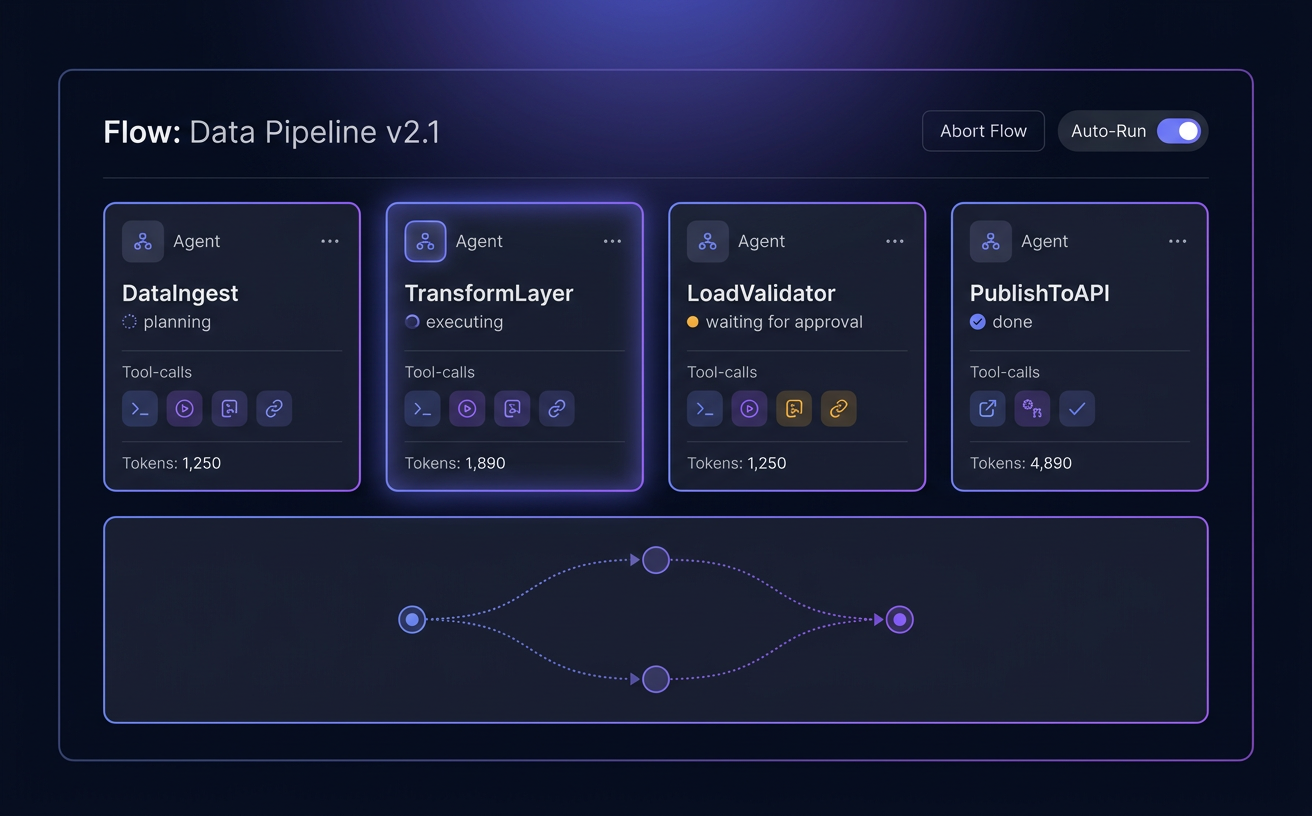Open the LoadValidator card's three-dot menu
The image size is (1312, 816).
point(895,241)
